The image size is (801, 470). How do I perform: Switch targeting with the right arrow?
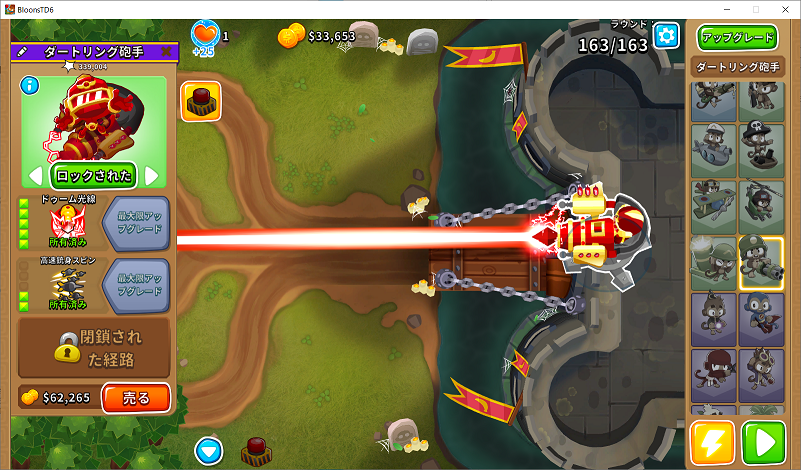click(153, 176)
